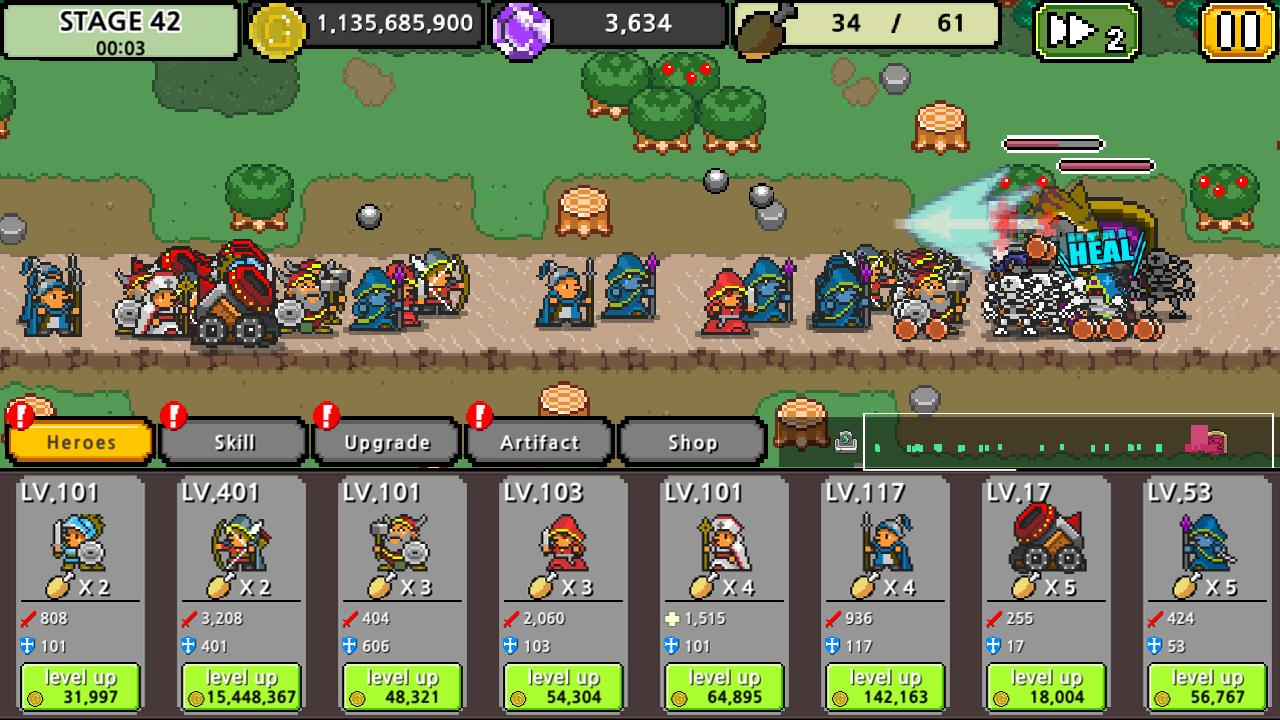
Task: Open the Shop tab
Action: click(x=692, y=442)
